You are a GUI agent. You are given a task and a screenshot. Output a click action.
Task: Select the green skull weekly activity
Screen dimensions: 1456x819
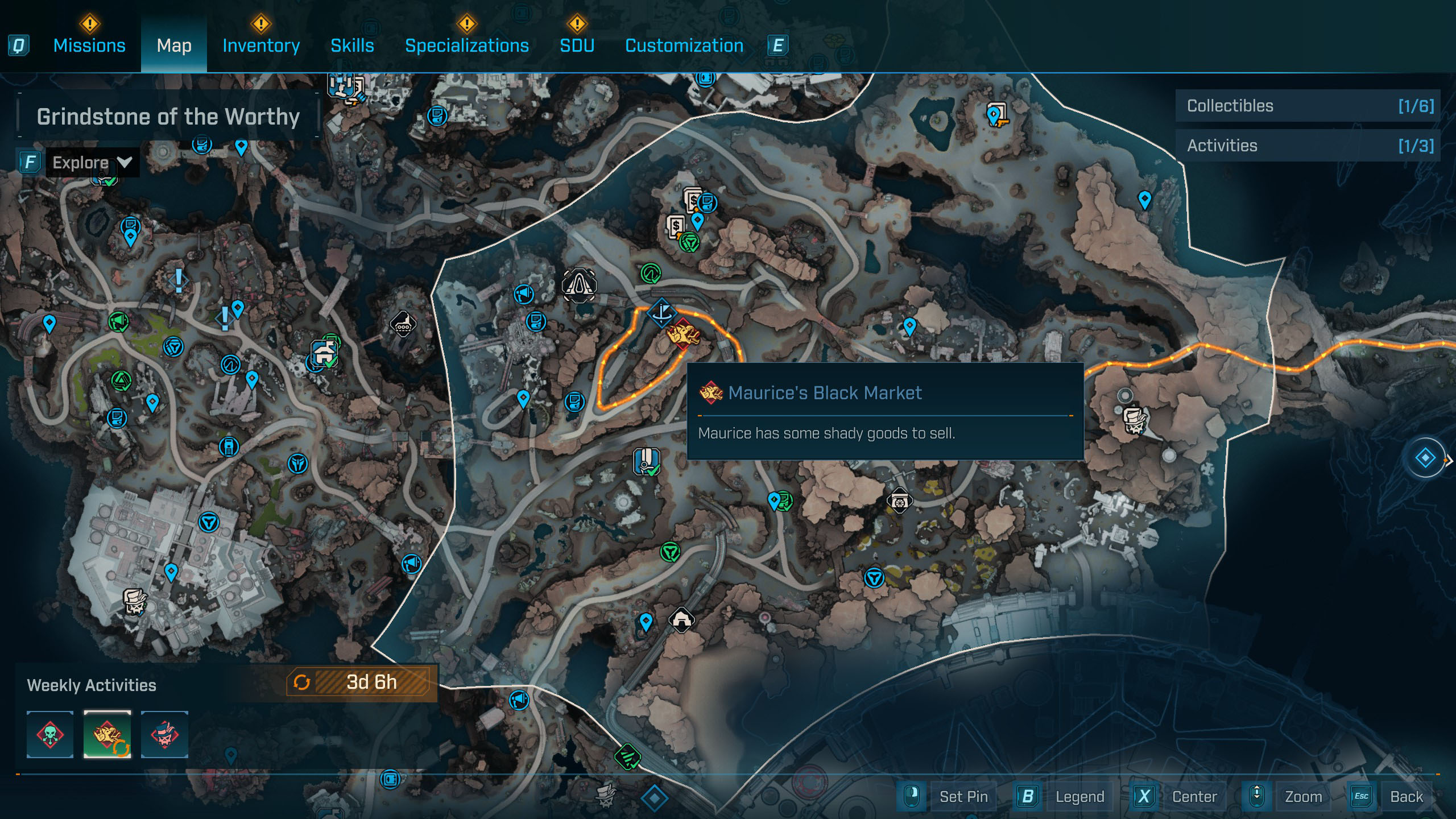coord(50,734)
